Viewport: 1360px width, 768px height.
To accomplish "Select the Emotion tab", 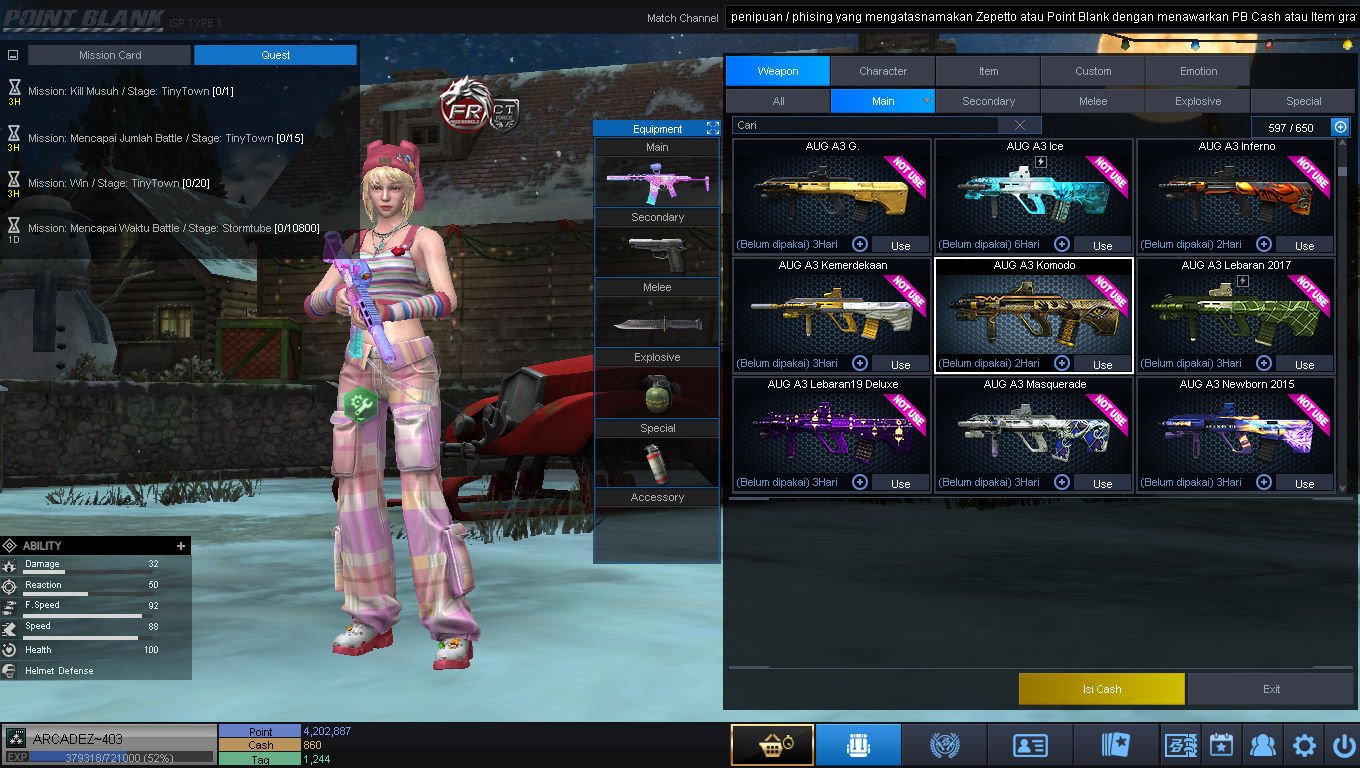I will click(1198, 71).
